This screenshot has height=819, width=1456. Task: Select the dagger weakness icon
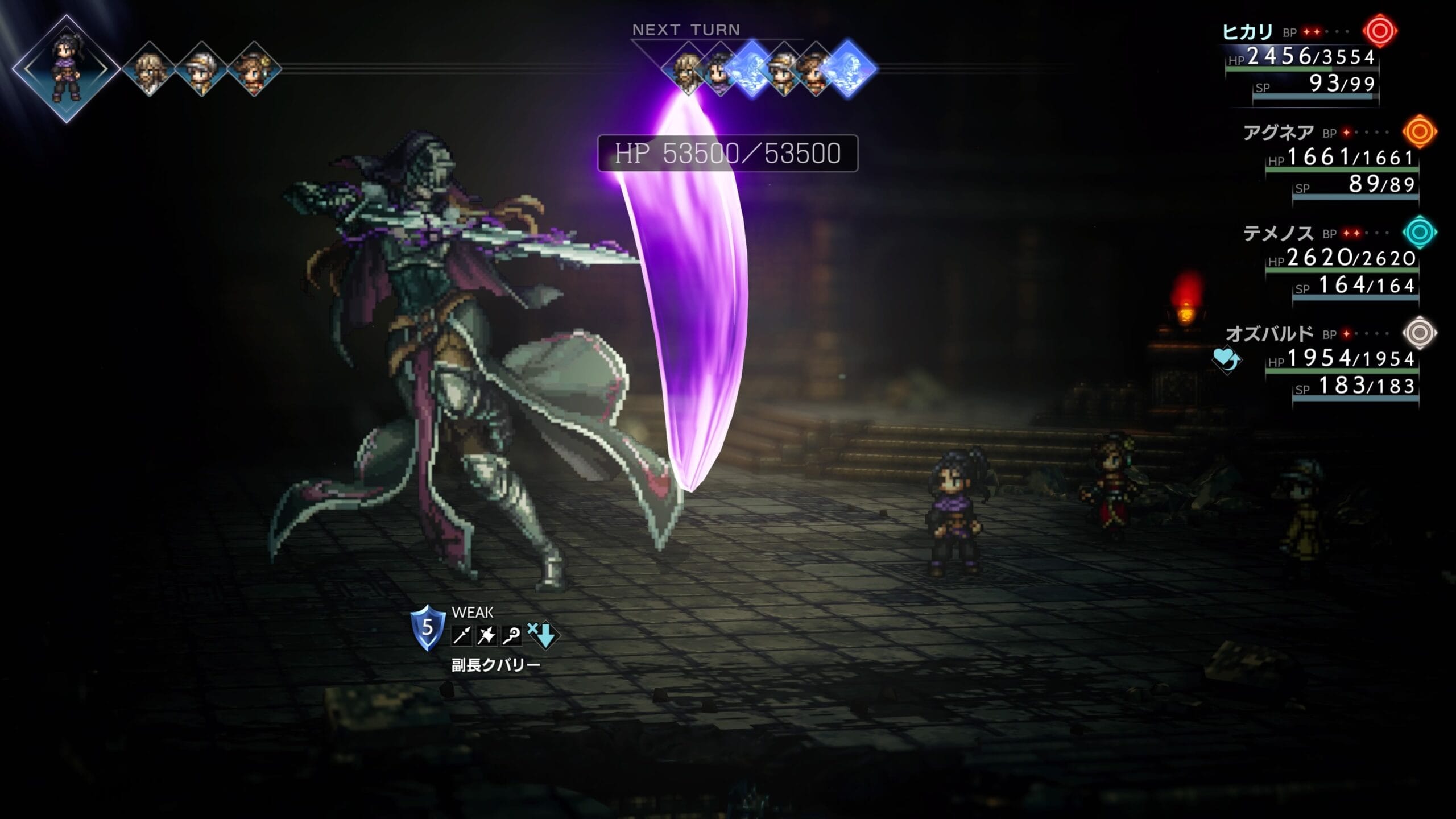(x=486, y=636)
